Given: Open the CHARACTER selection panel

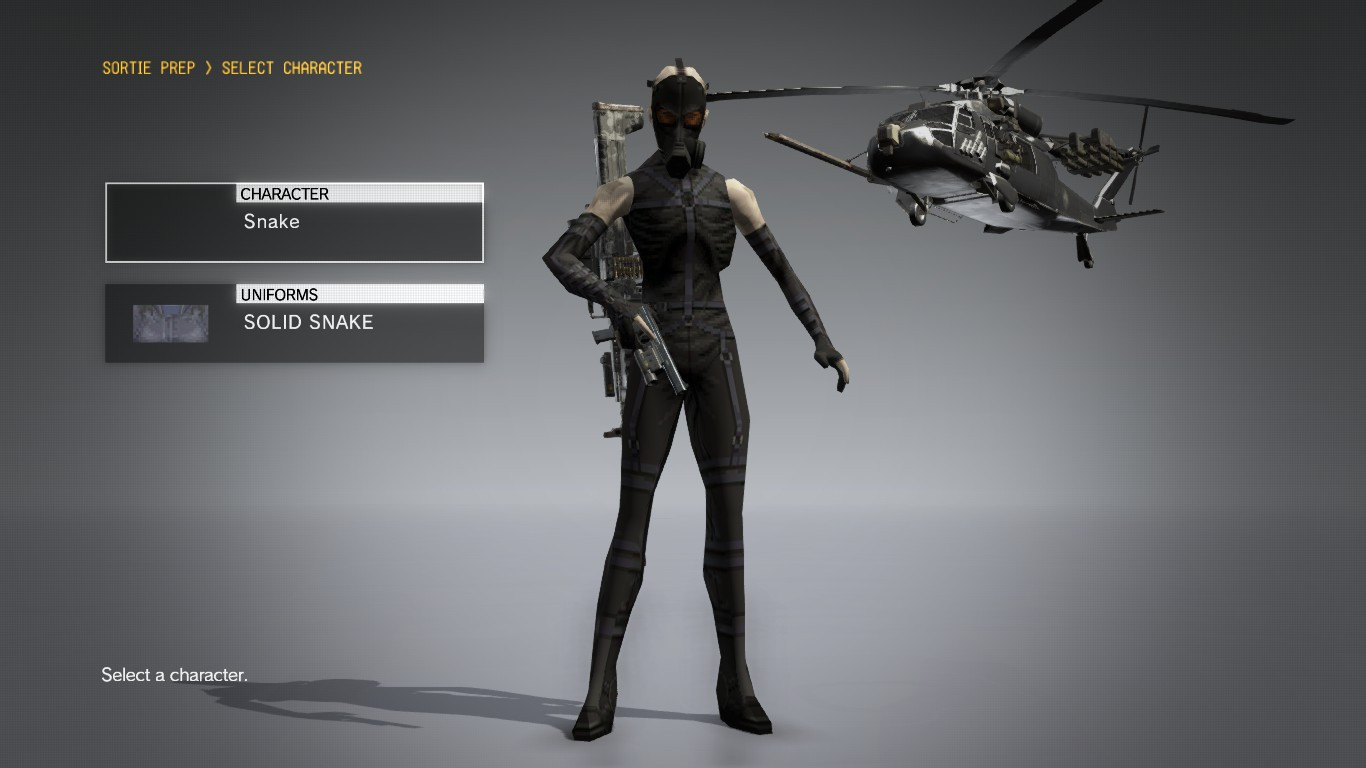Looking at the screenshot, I should tap(294, 221).
